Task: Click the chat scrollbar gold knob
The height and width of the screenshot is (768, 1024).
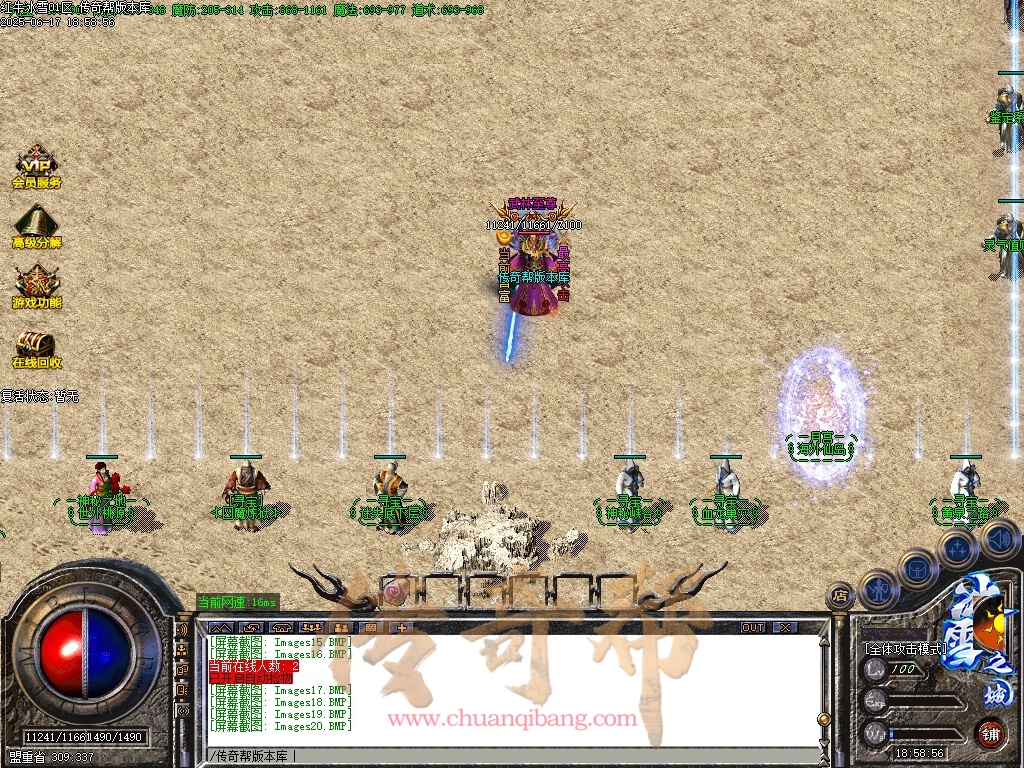Action: point(823,718)
